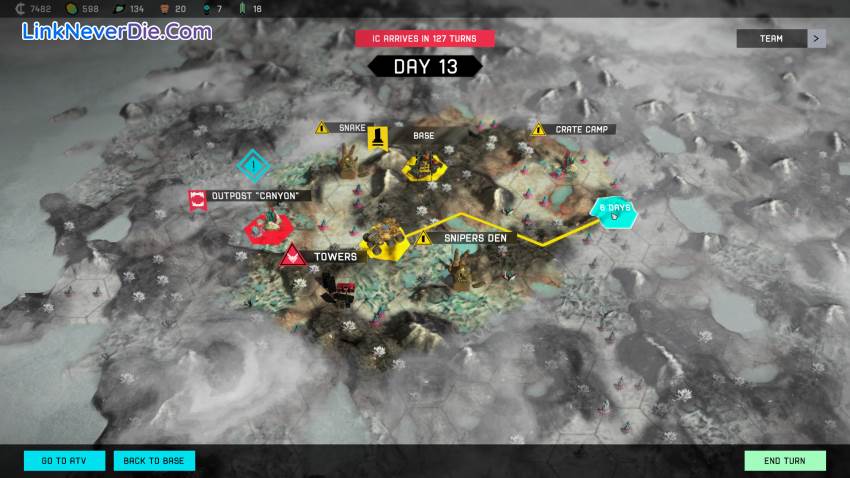Select the cyan diamond alert marker
850x478 pixels.
[254, 166]
